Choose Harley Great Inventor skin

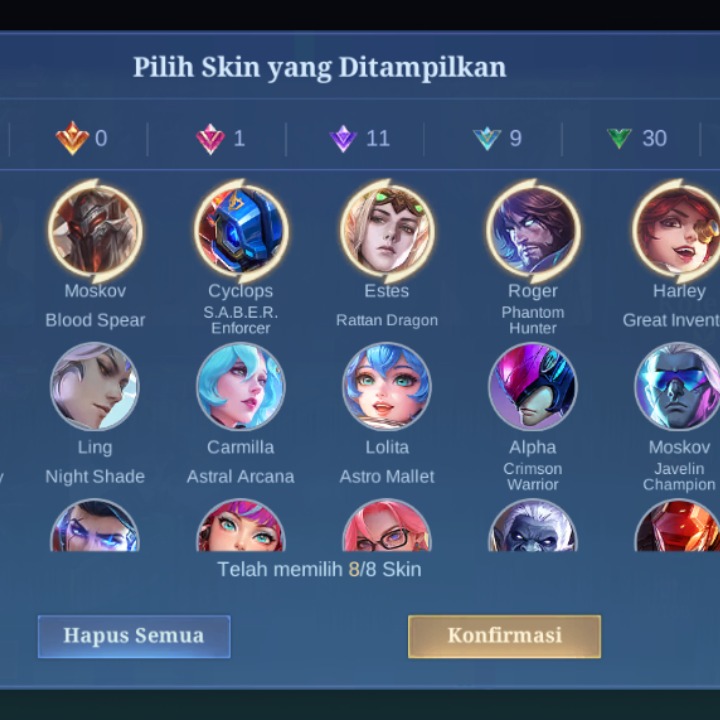[679, 232]
